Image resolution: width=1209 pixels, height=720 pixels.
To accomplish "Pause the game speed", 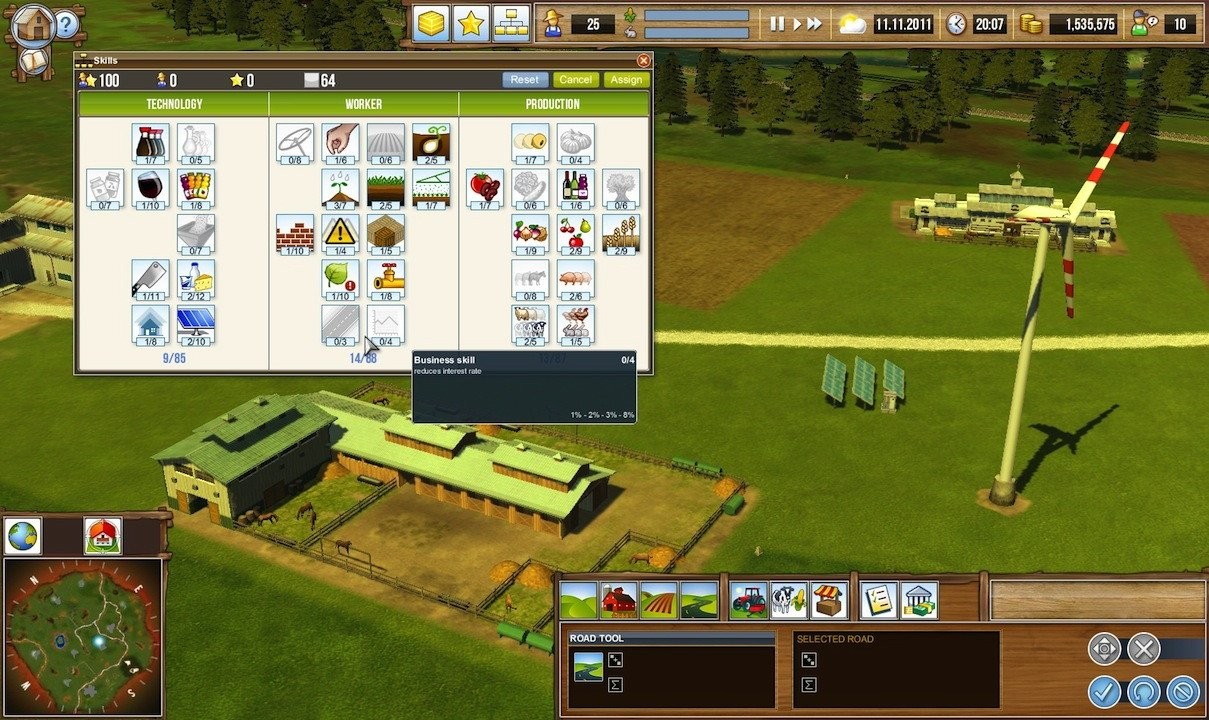I will (777, 24).
